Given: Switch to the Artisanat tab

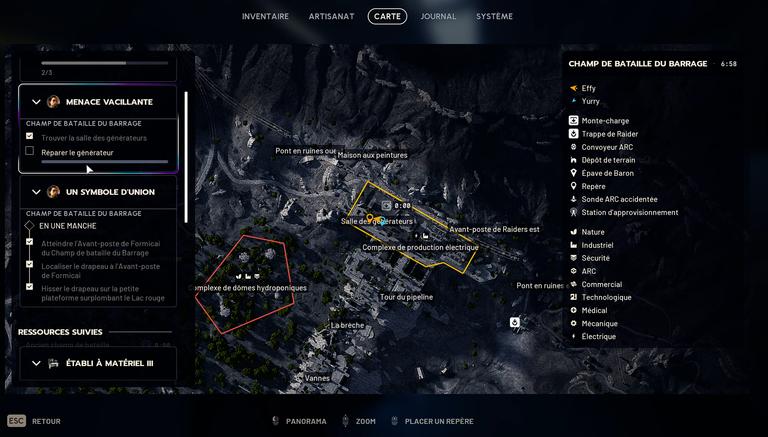Looking at the screenshot, I should [329, 16].
